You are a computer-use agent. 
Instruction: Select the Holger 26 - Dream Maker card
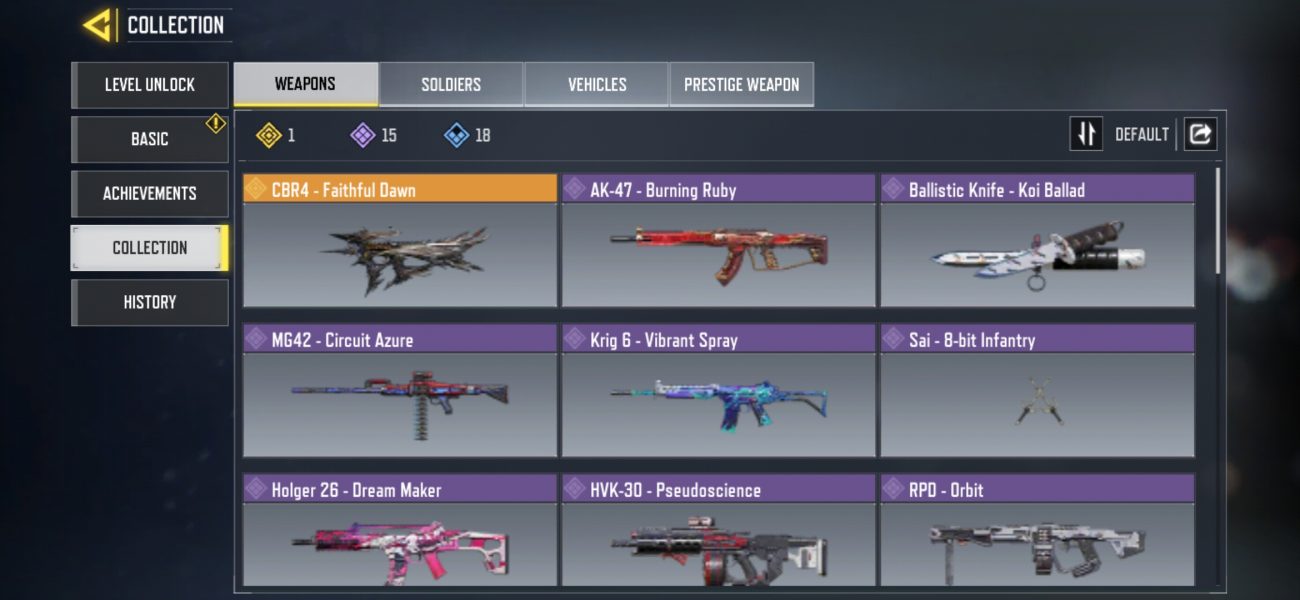[400, 530]
